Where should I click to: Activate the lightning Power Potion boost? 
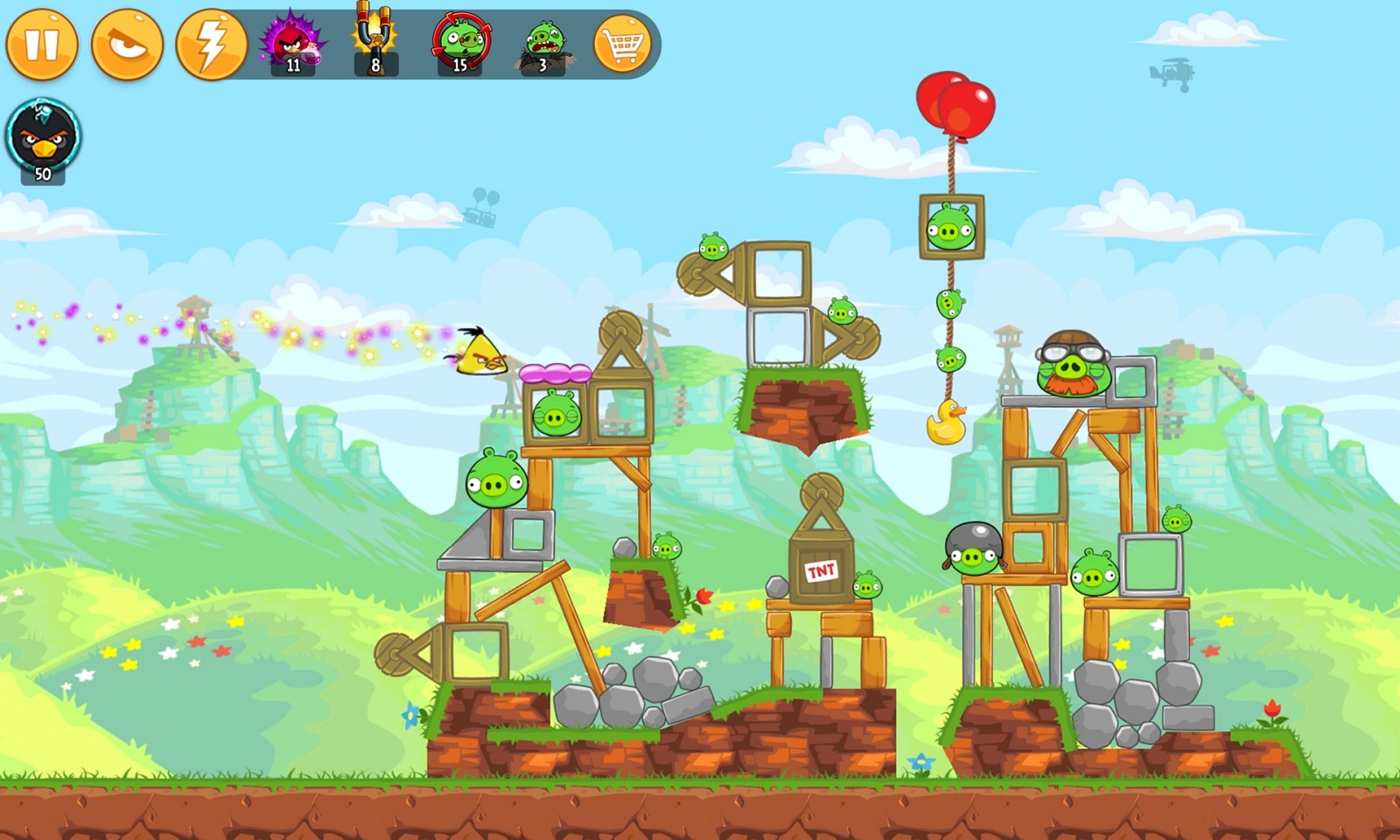(213, 42)
